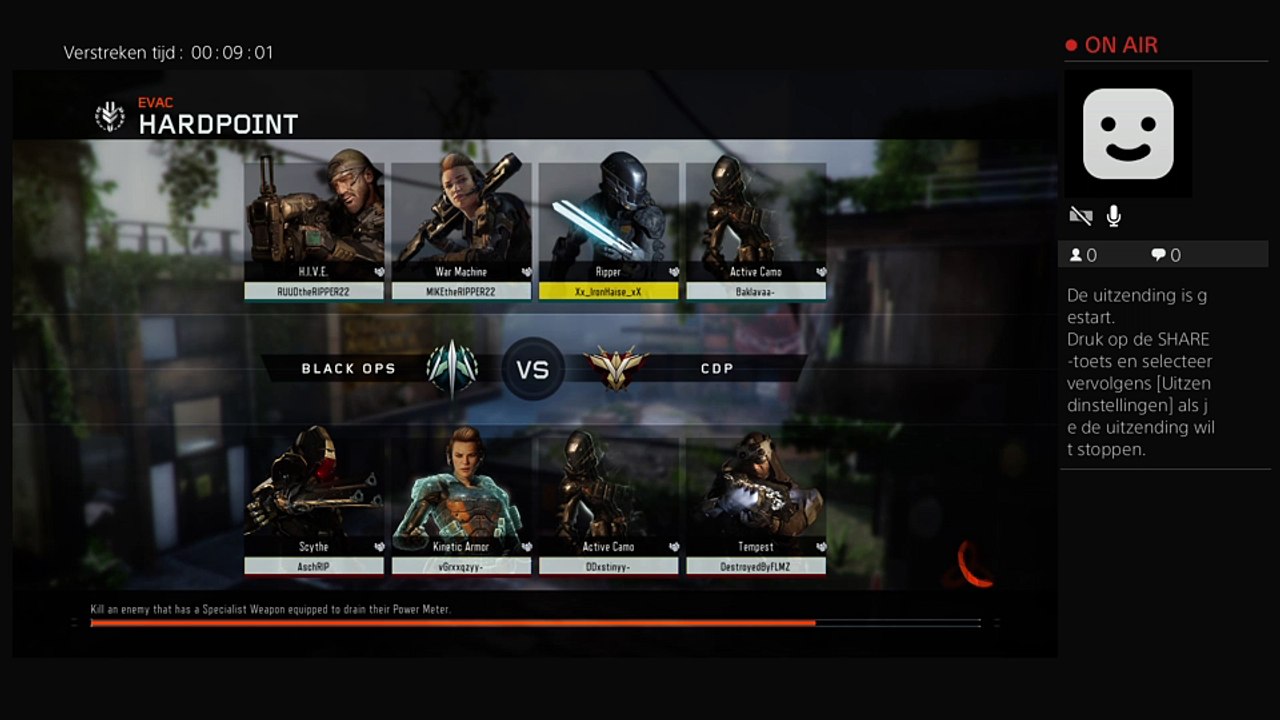The image size is (1280, 720).
Task: Click the CDP faction emblem
Action: tap(616, 368)
